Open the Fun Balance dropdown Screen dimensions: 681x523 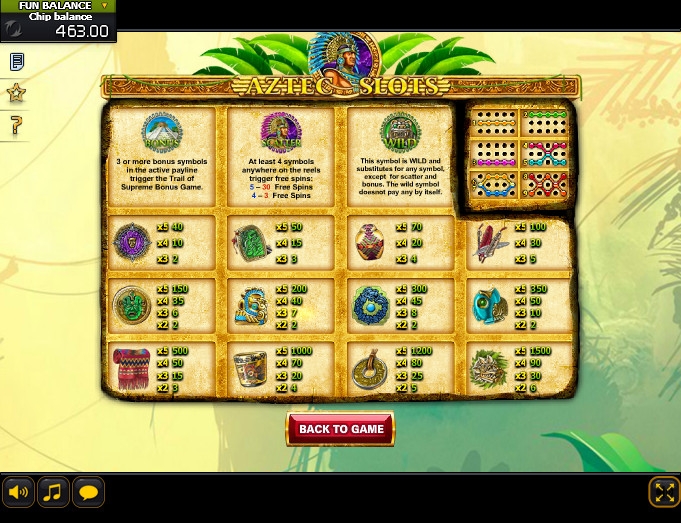coord(104,6)
